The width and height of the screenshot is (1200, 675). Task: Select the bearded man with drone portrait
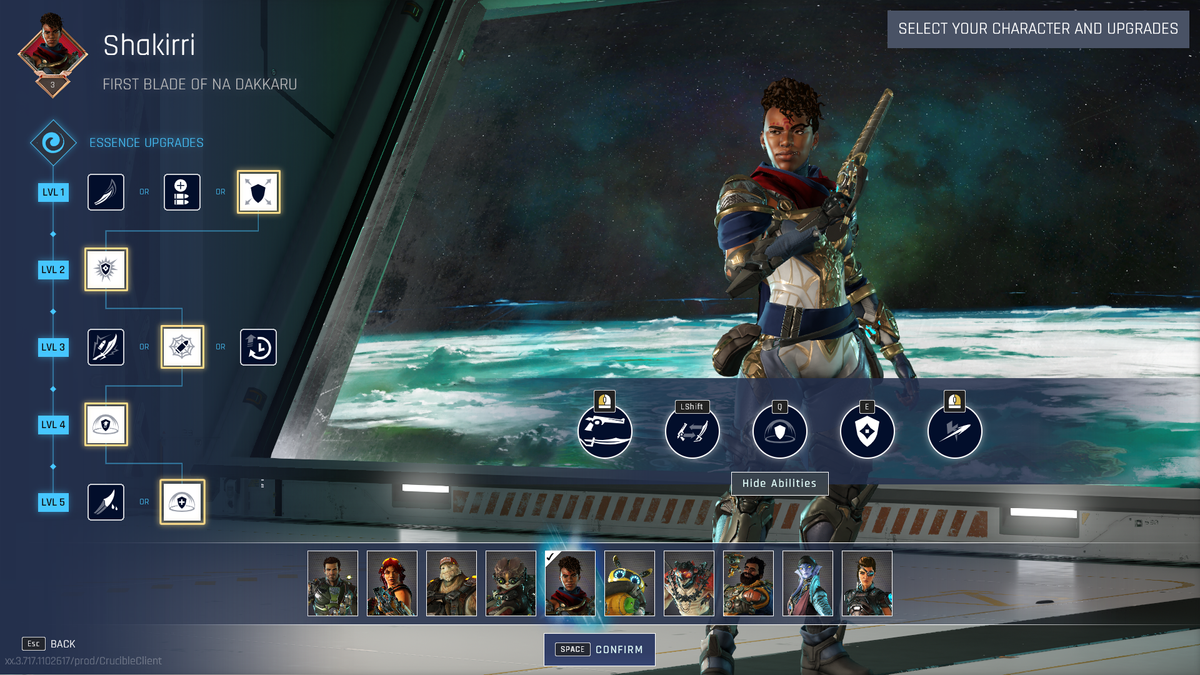click(x=748, y=583)
